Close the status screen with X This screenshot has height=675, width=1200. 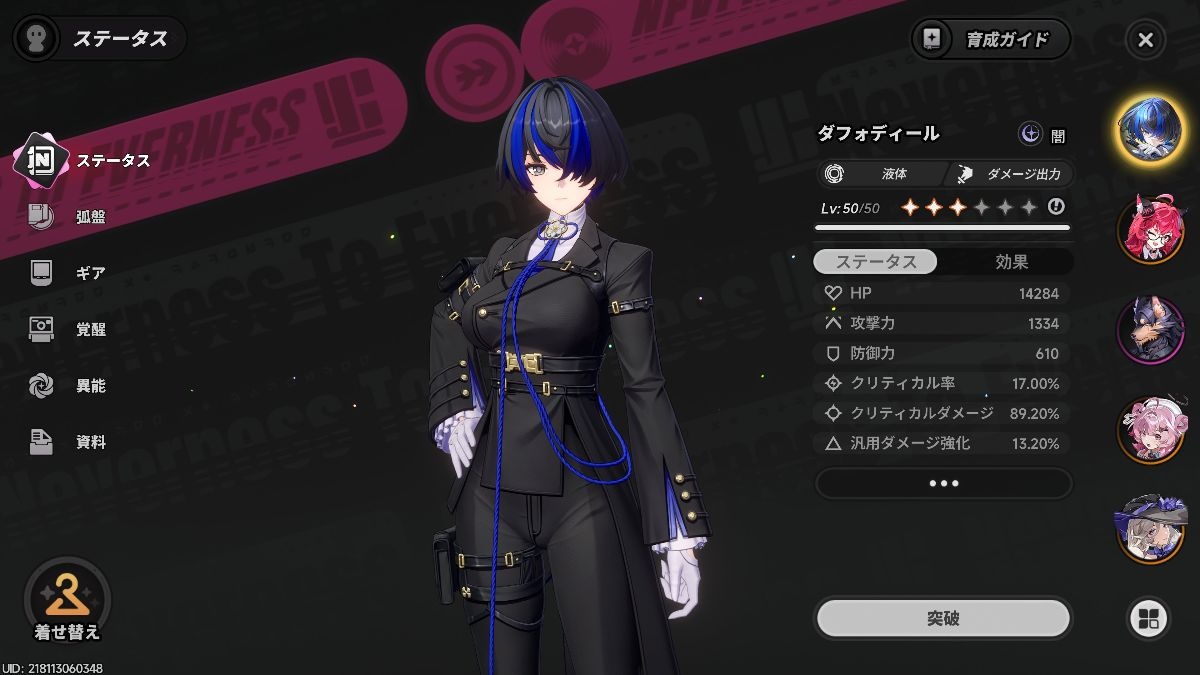tap(1146, 40)
